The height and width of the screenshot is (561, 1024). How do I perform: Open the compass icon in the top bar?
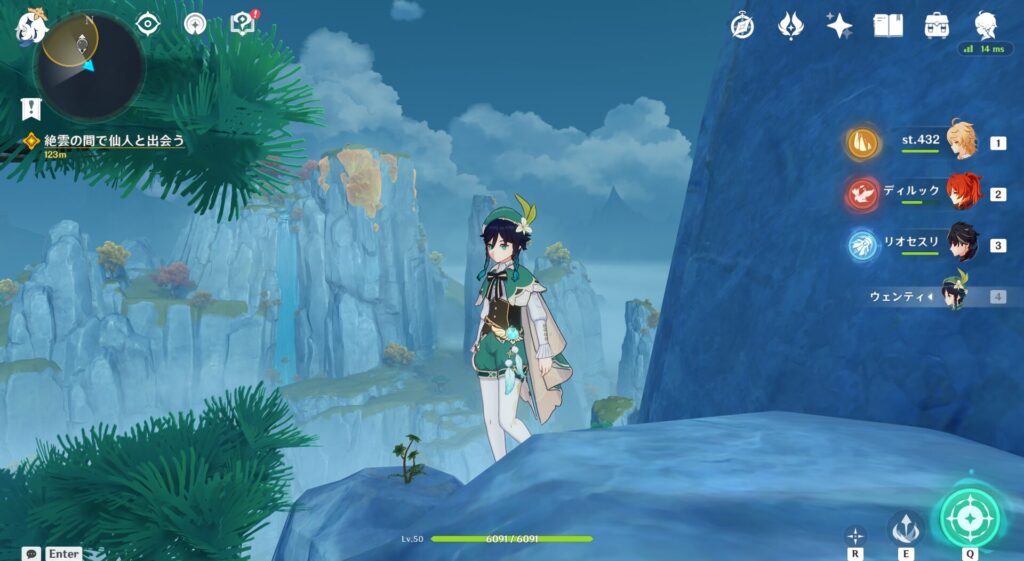[x=742, y=26]
